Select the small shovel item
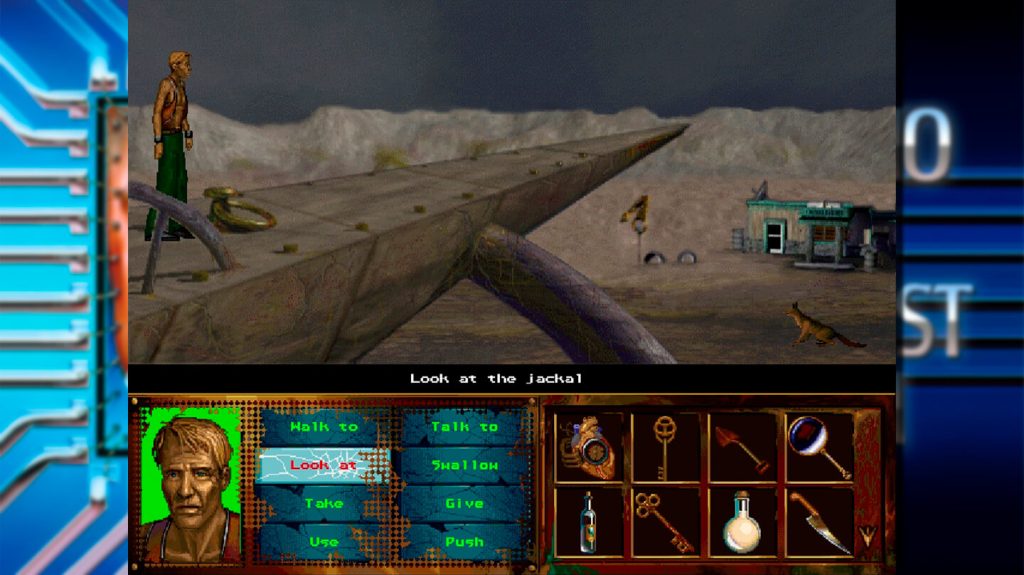The width and height of the screenshot is (1024, 575). tap(742, 446)
